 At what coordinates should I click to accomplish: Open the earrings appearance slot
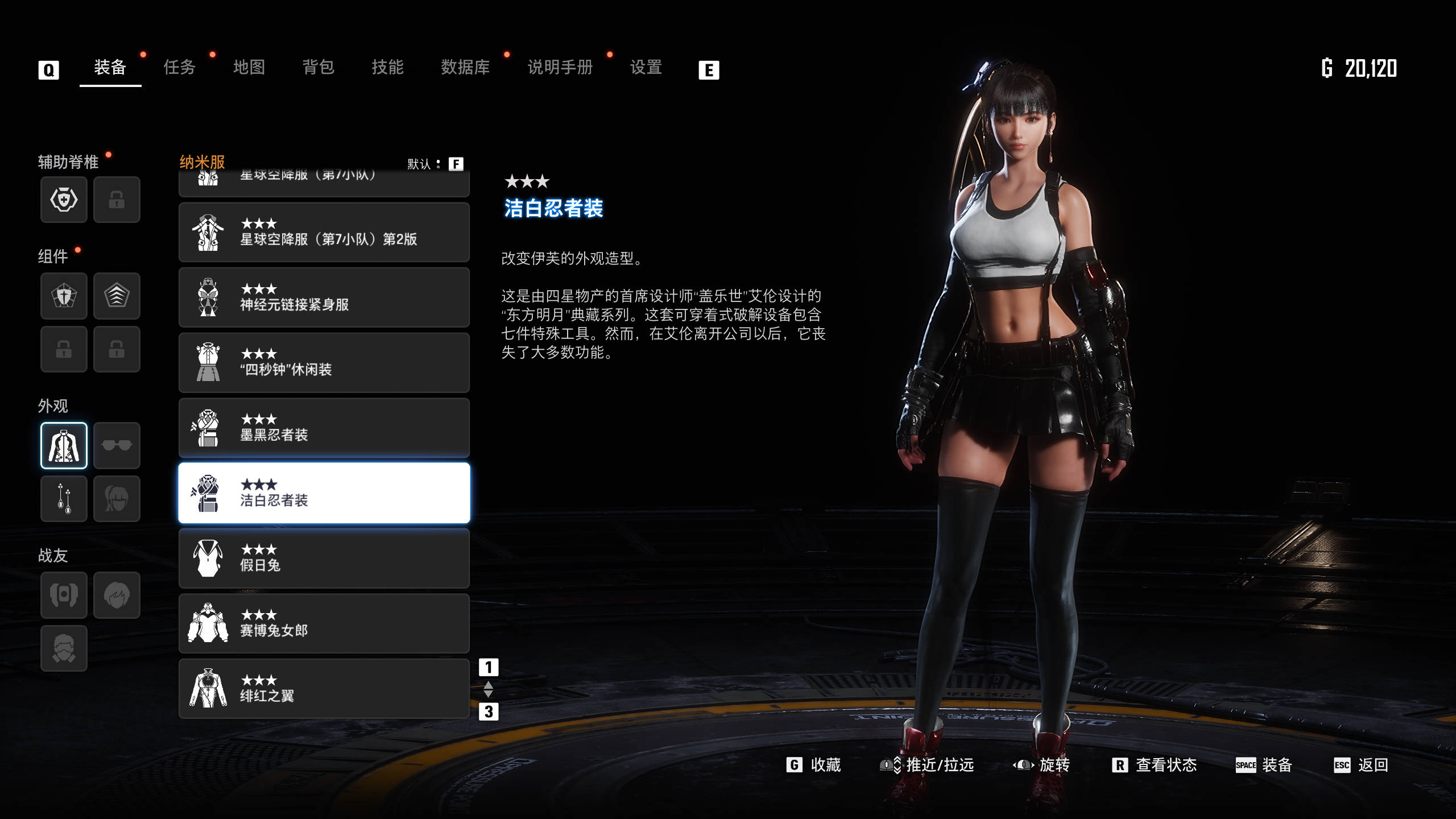pyautogui.click(x=64, y=499)
